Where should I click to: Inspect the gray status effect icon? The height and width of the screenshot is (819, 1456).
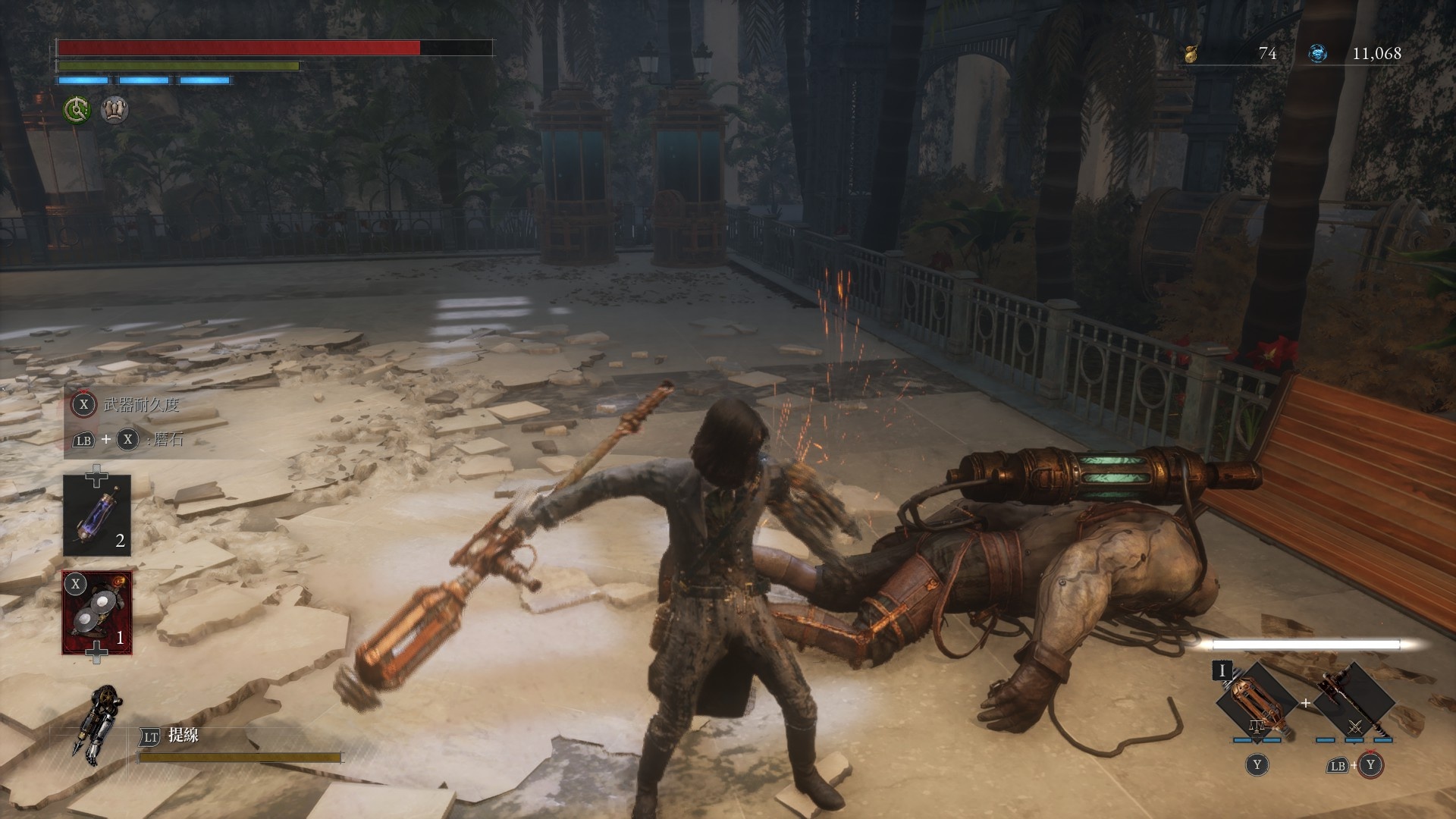(x=115, y=110)
